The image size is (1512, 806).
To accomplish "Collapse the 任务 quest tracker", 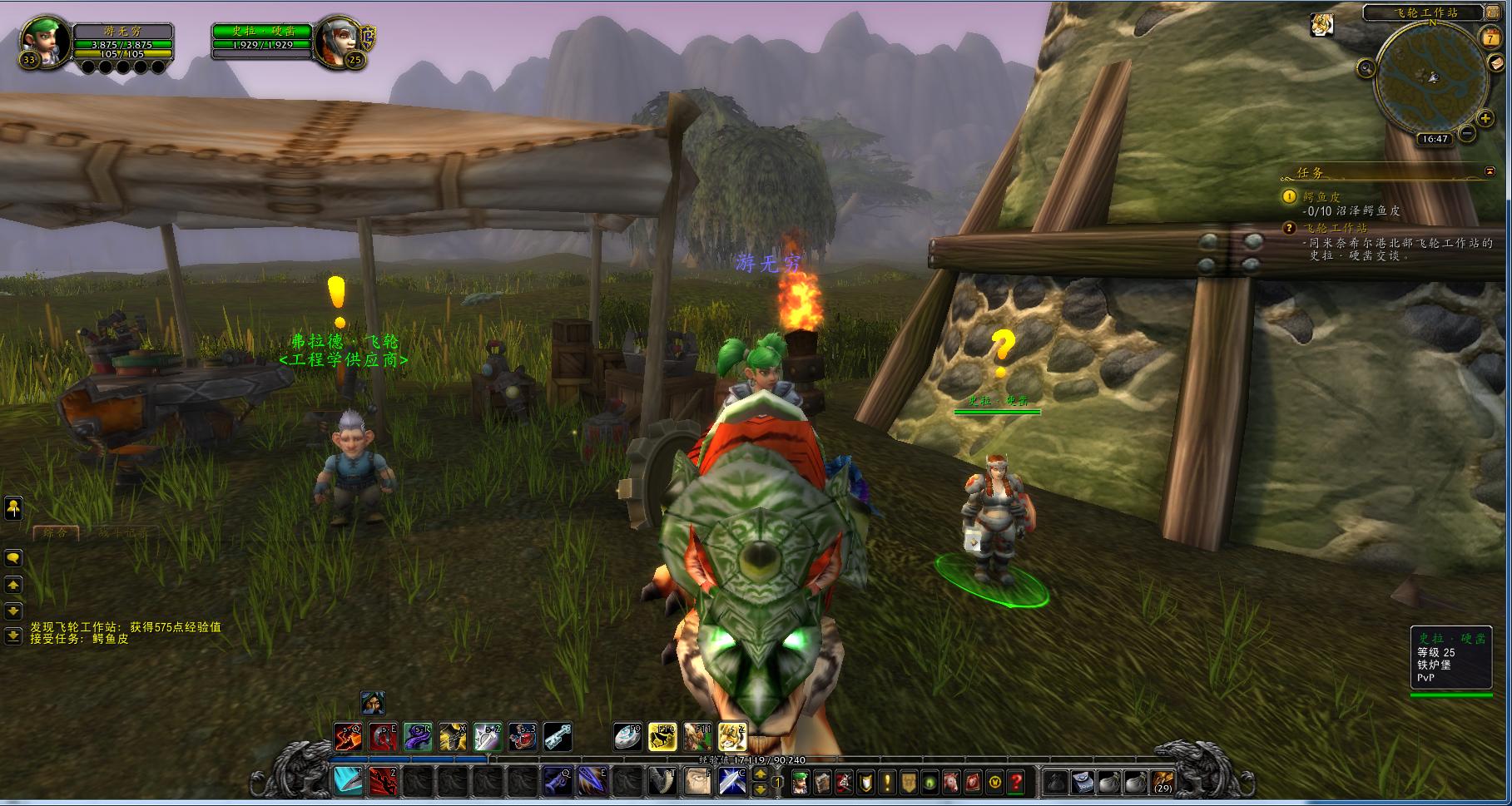I will (1490, 172).
